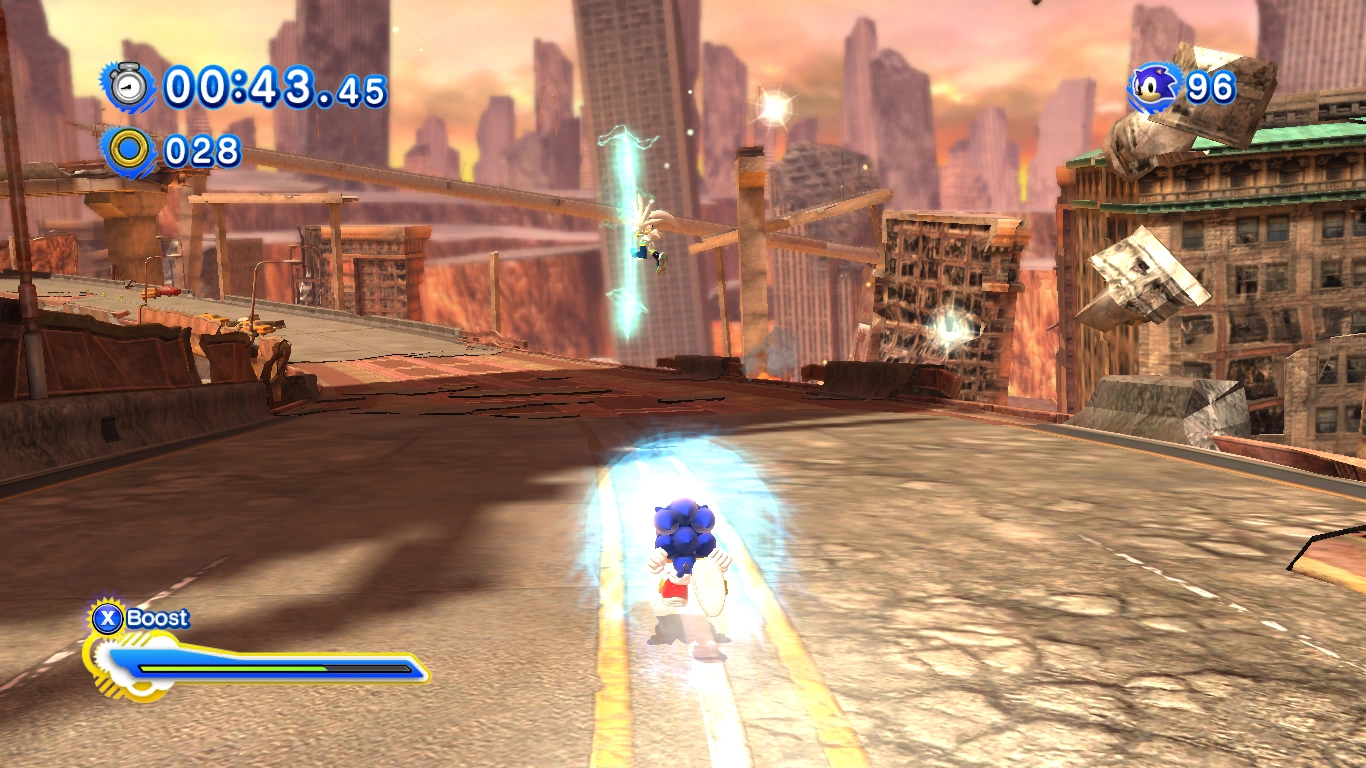
Task: Click the stopwatch timer icon
Action: [x=128, y=87]
